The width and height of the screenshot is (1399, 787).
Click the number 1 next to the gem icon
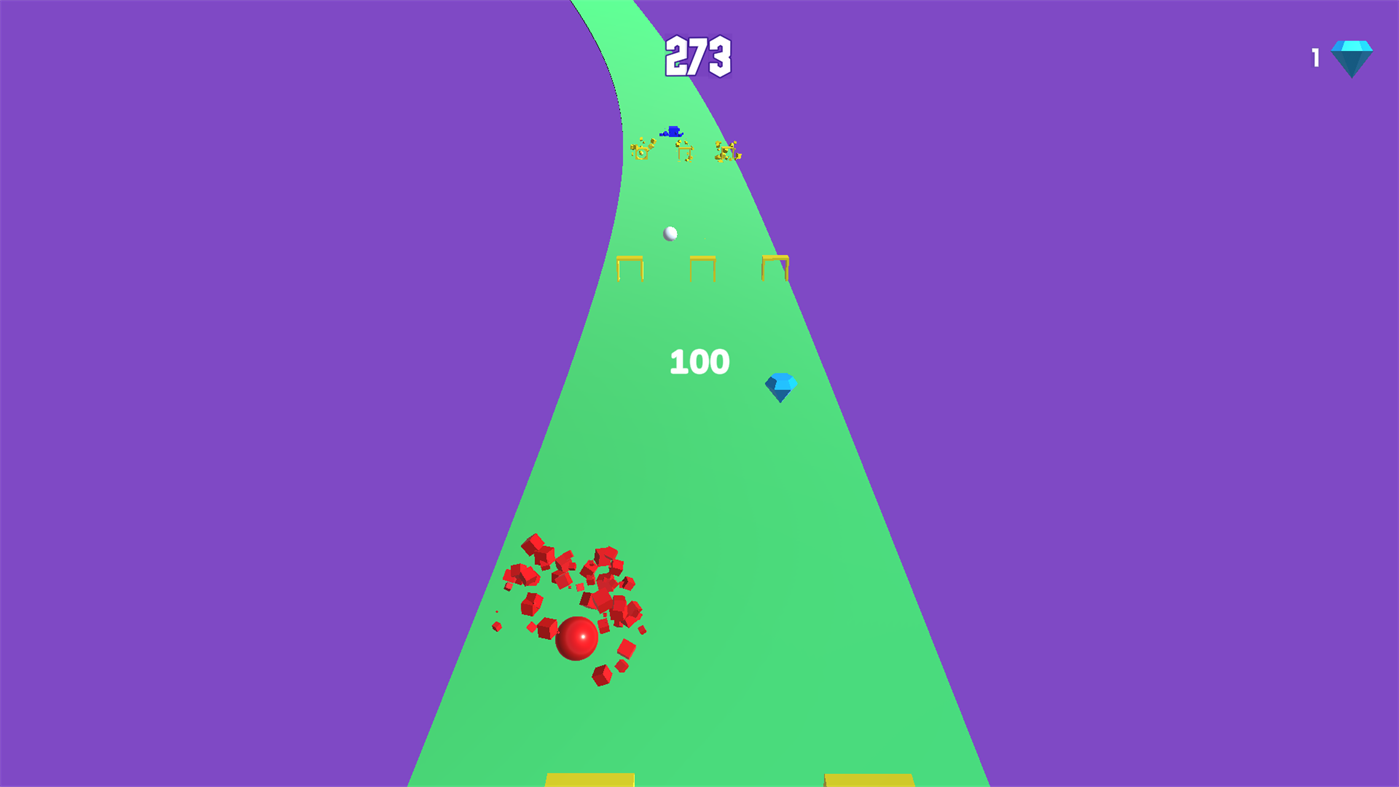pyautogui.click(x=1313, y=56)
